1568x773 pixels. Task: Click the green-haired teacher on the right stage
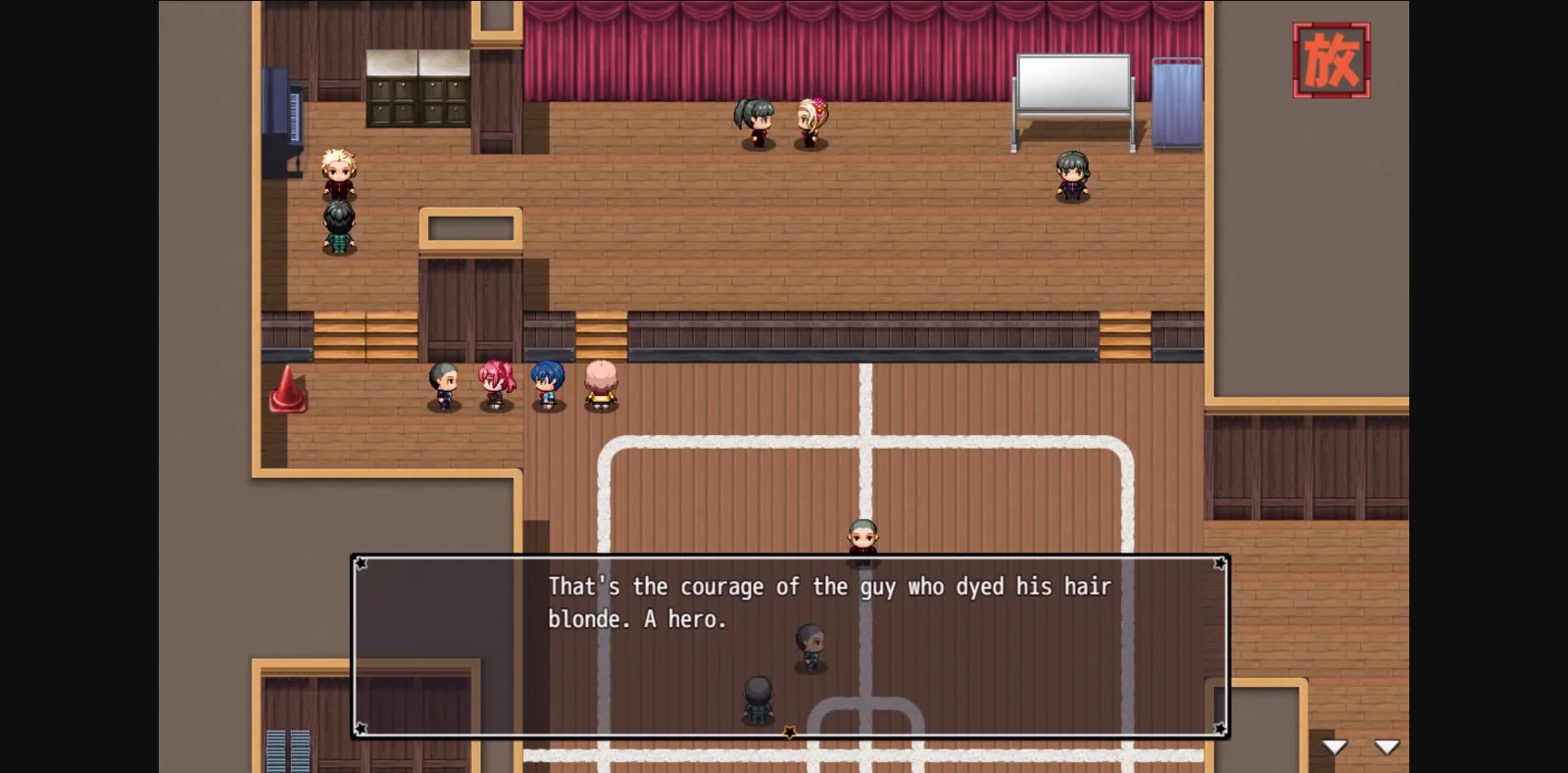(1070, 174)
